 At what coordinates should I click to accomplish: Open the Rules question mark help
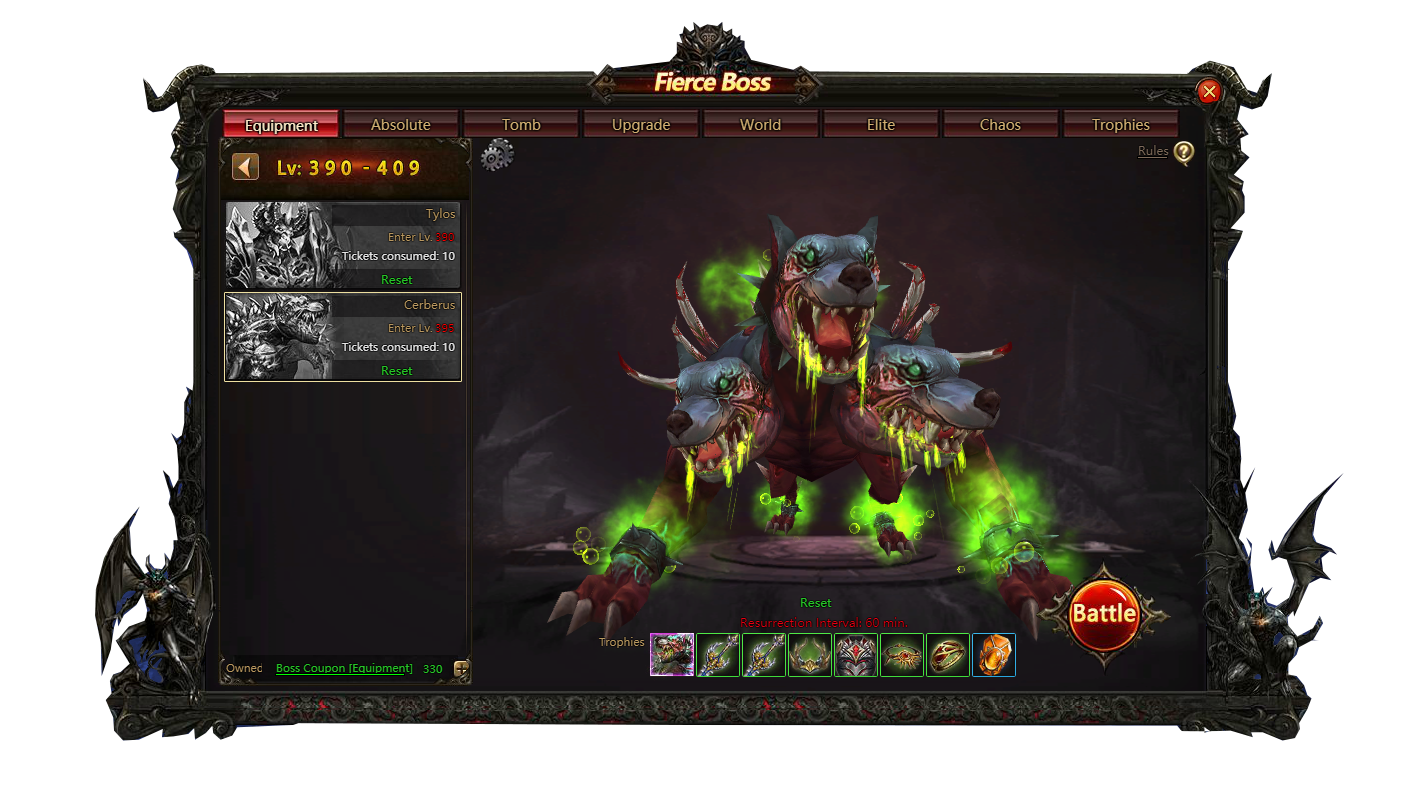1184,152
